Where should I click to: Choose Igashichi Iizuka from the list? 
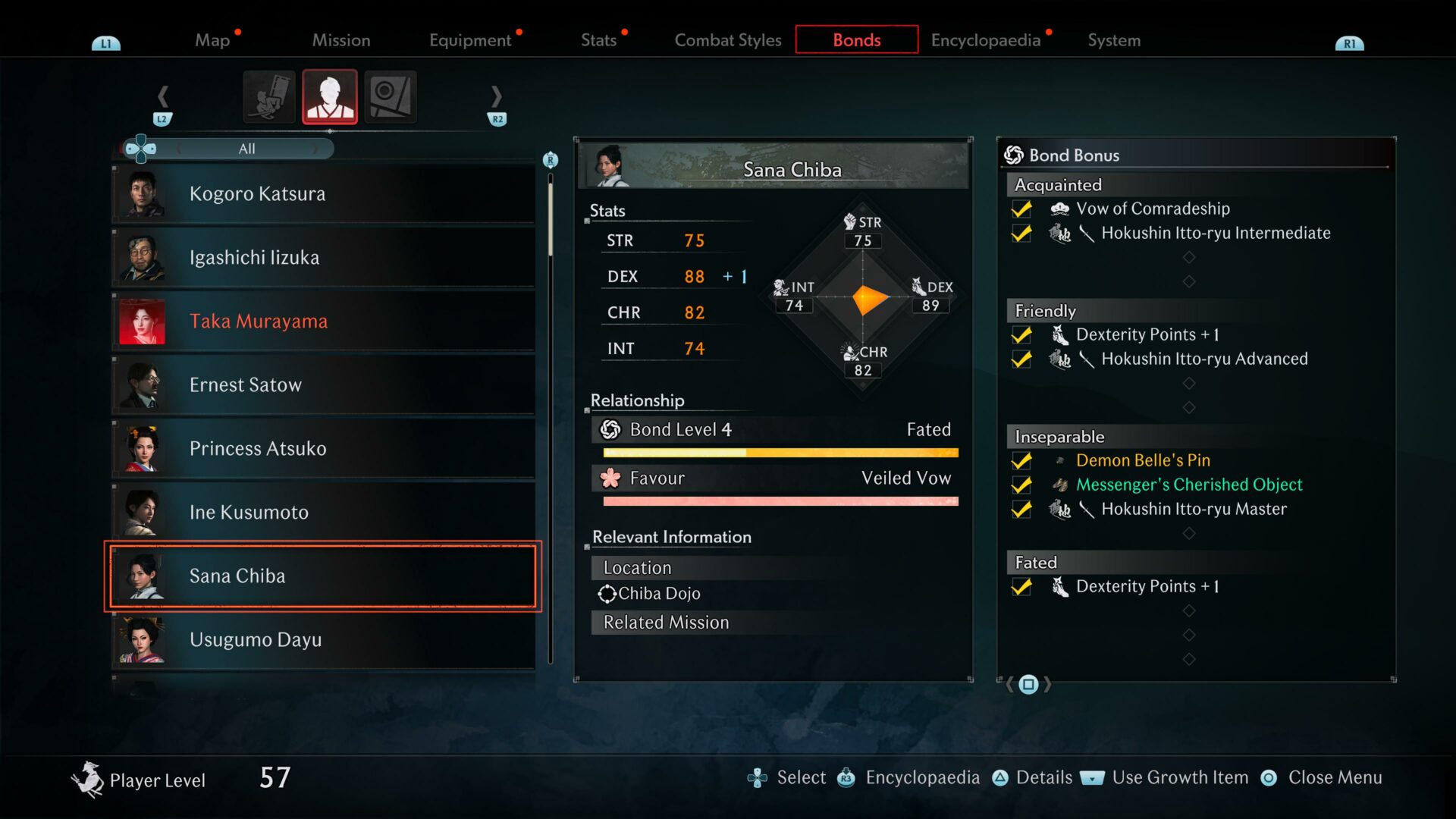pyautogui.click(x=324, y=258)
